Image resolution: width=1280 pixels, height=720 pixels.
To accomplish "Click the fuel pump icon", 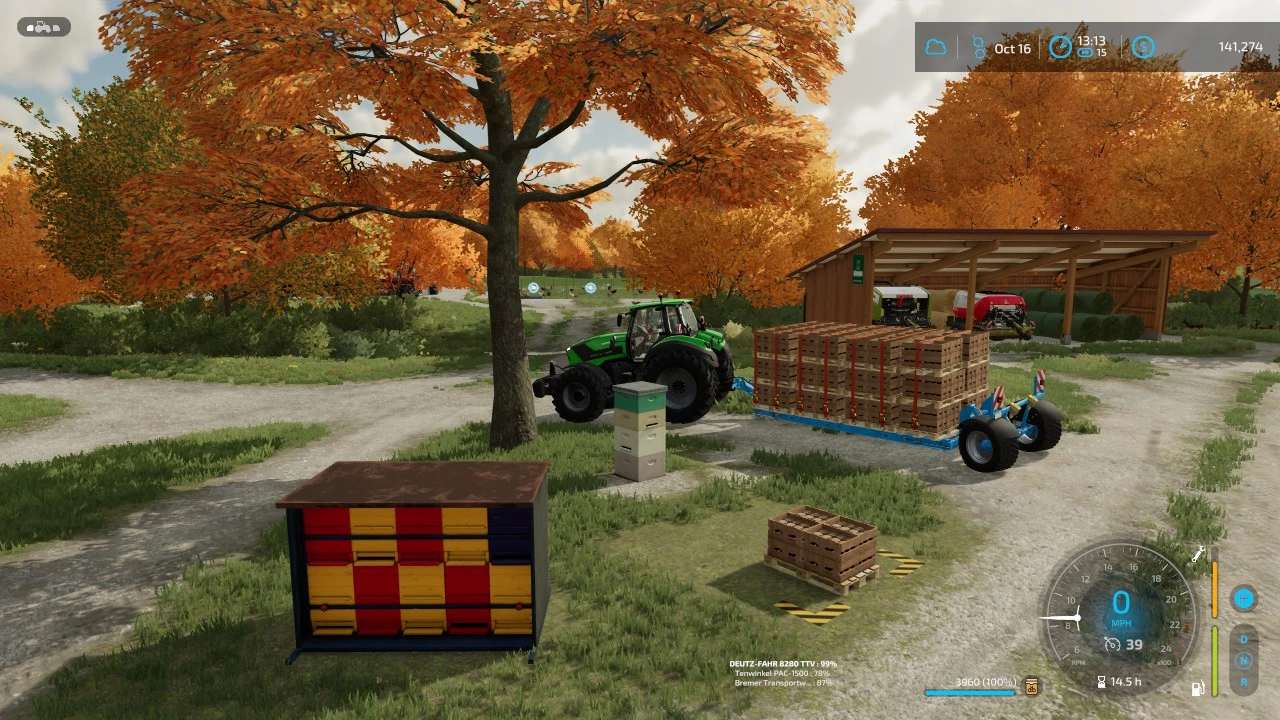I will [x=1198, y=687].
